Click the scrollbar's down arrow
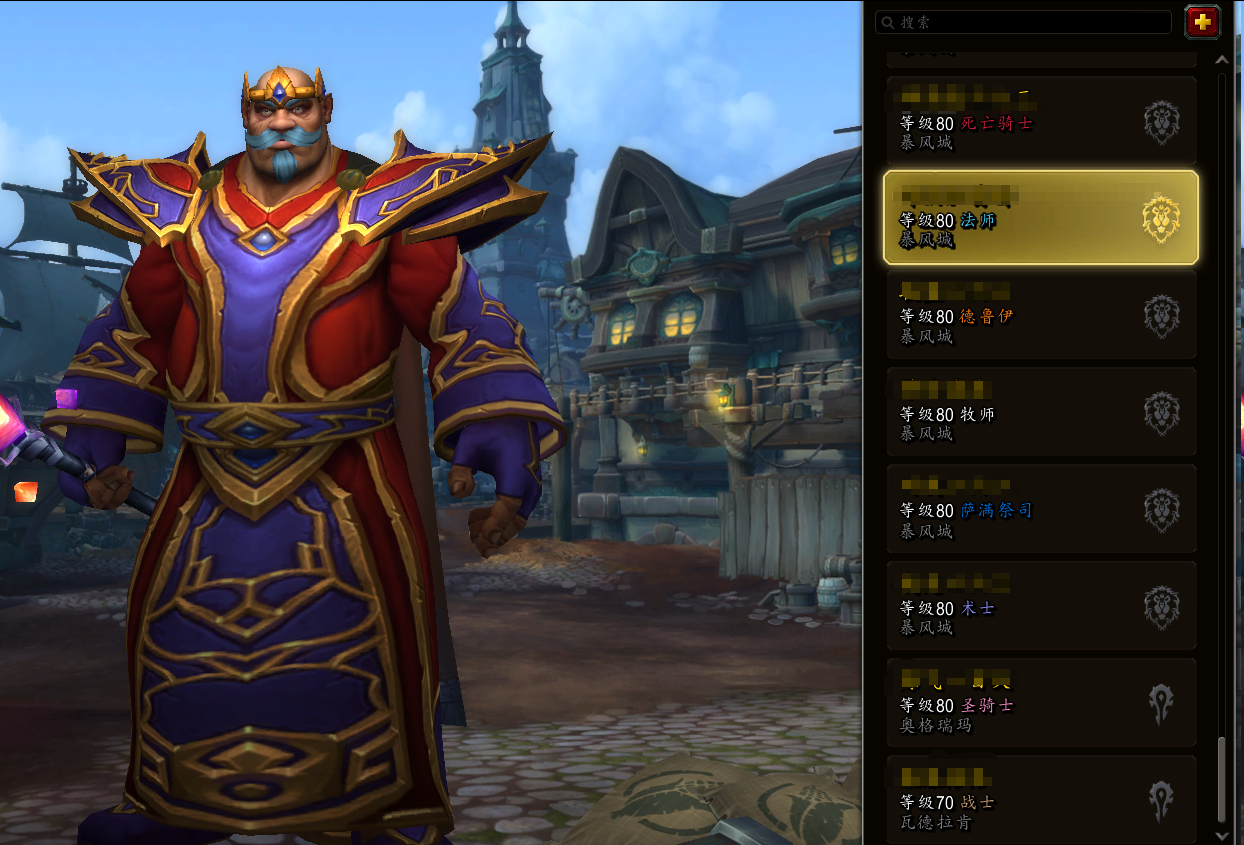The image size is (1244, 845). (1221, 834)
